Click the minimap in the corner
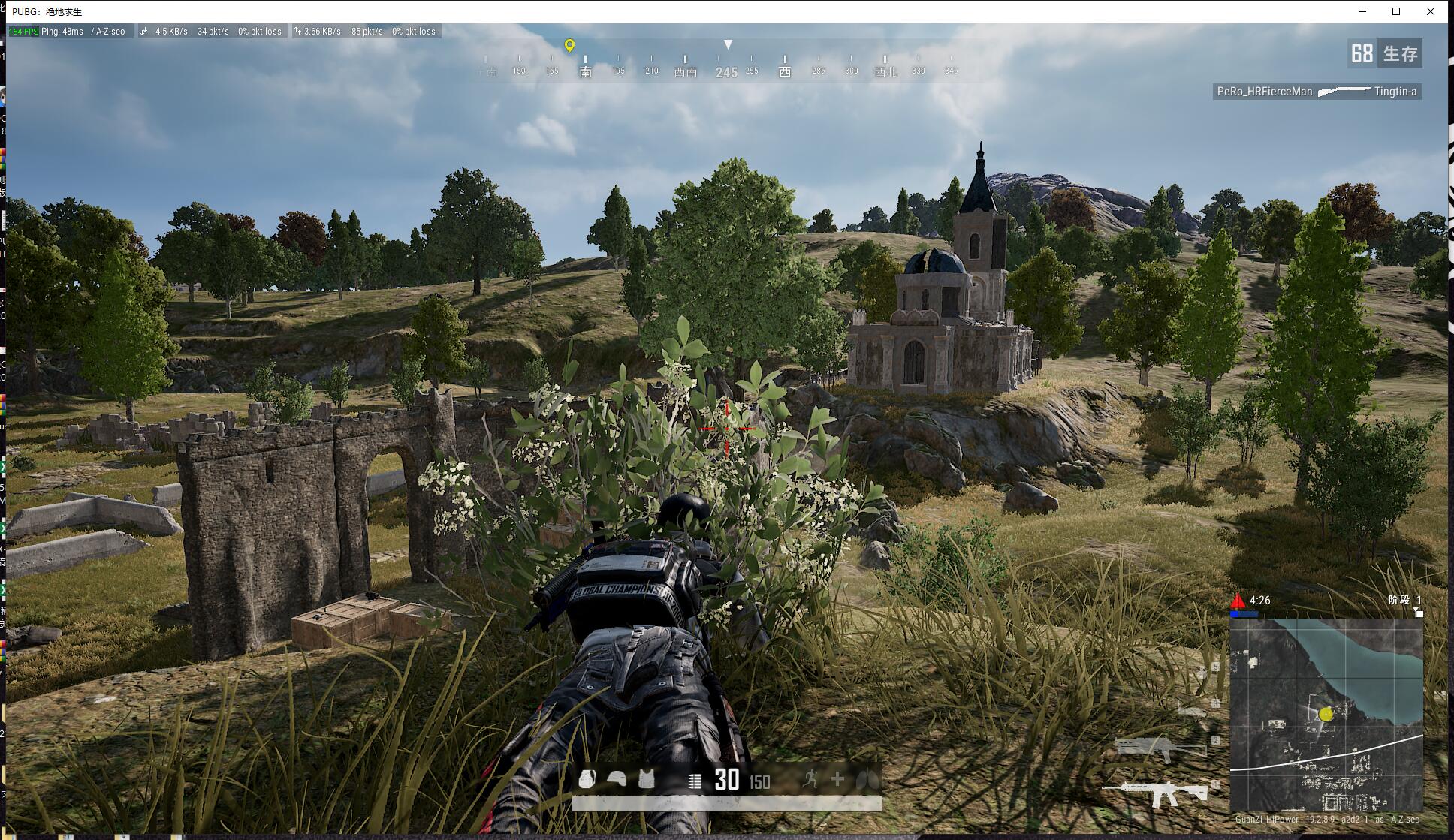 [x=1326, y=715]
